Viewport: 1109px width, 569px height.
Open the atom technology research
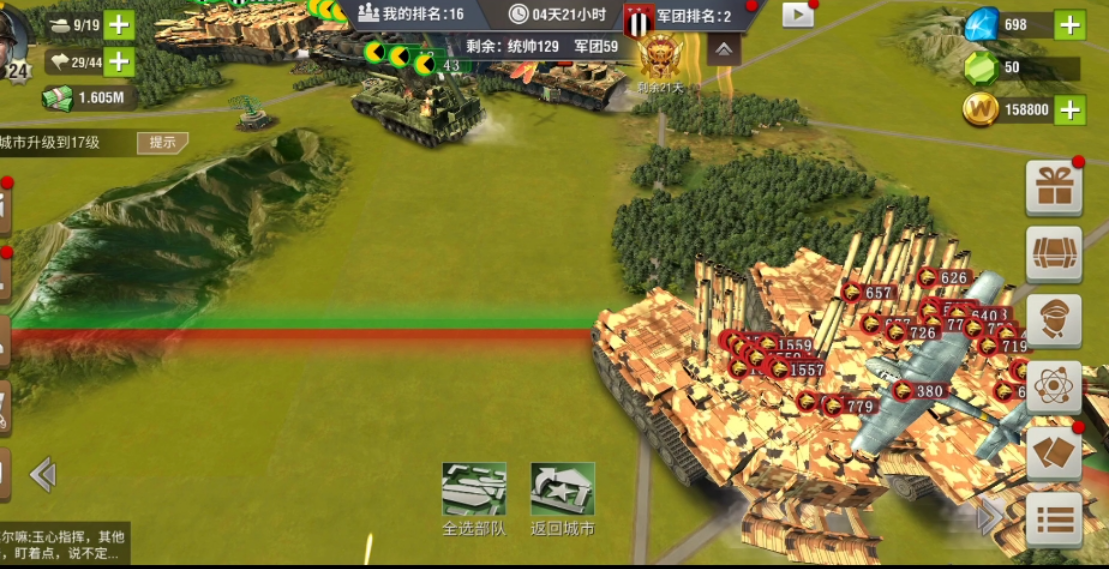pyautogui.click(x=1054, y=387)
